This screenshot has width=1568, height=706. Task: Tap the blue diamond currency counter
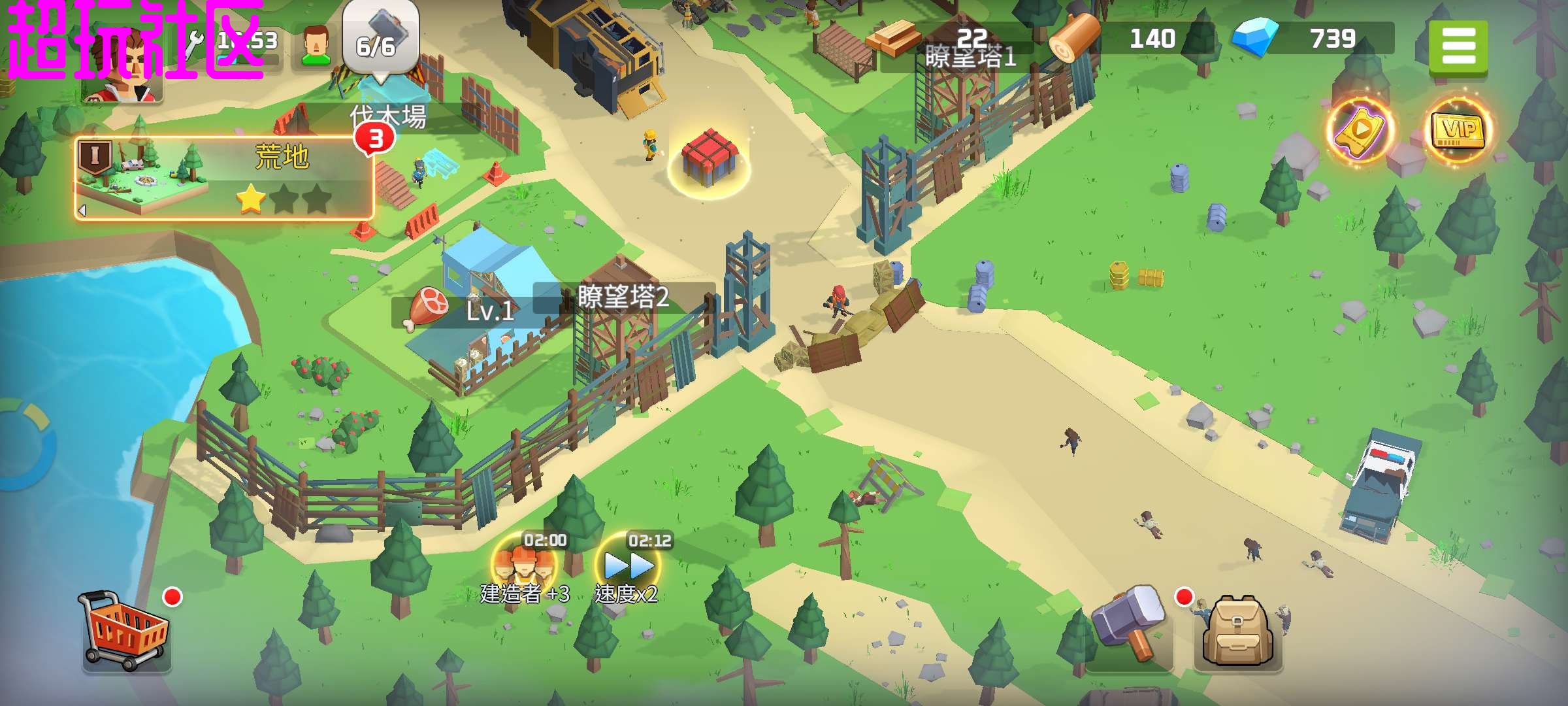click(x=1312, y=39)
